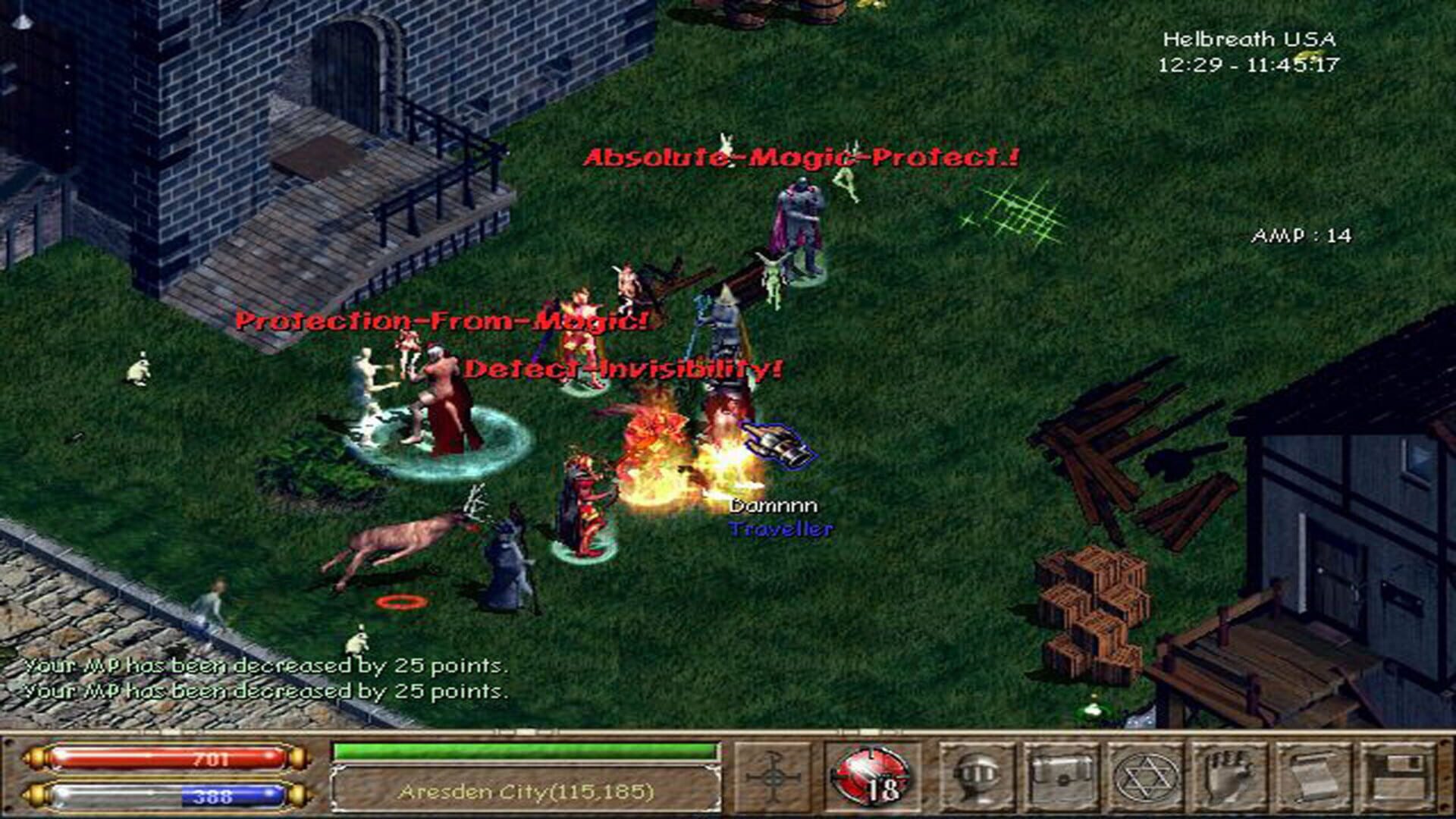Toggle combat mode with the red targeting reticle
The width and height of the screenshot is (1456, 819).
tap(872, 772)
